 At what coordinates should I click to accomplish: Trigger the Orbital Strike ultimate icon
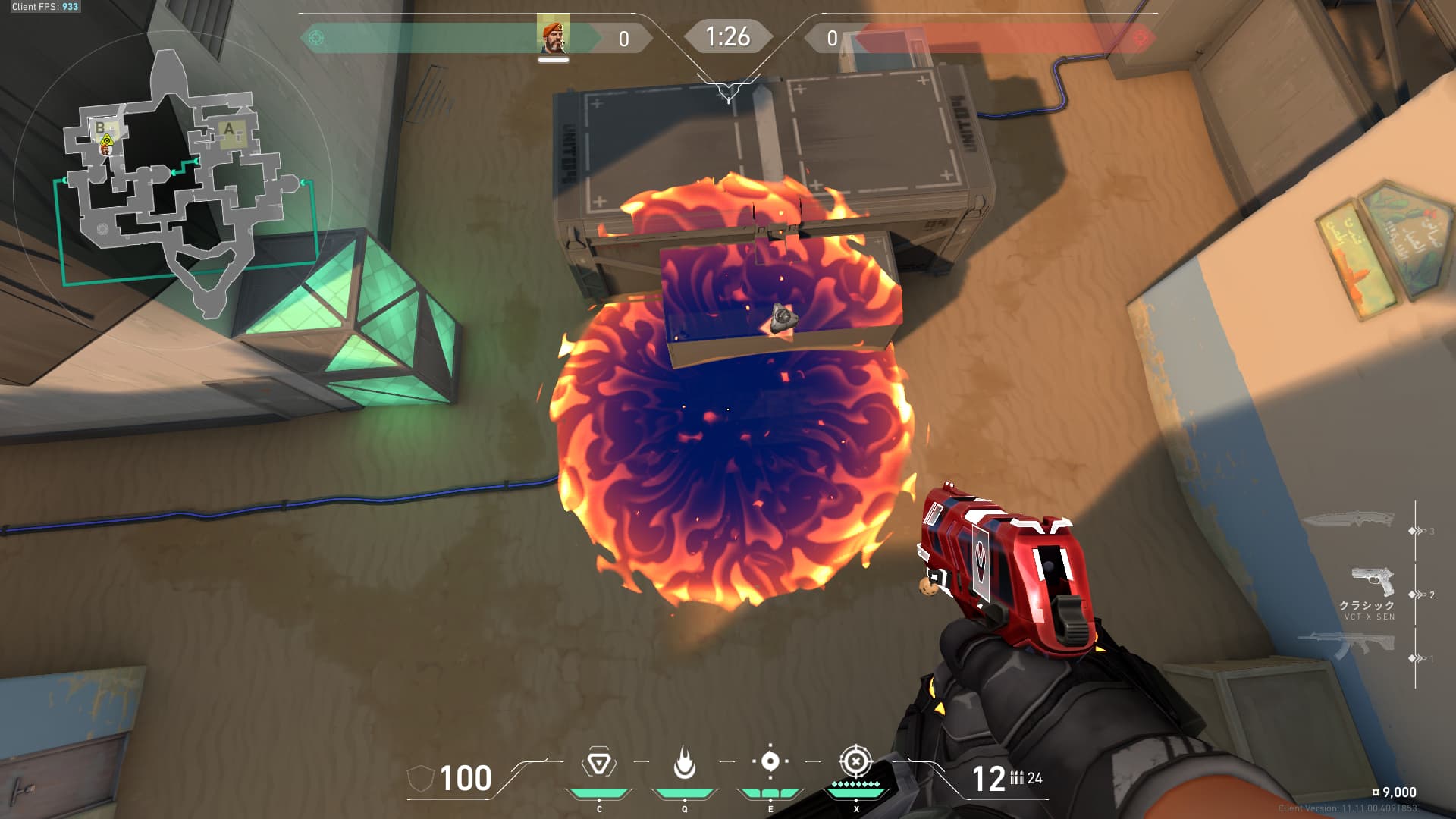(855, 761)
